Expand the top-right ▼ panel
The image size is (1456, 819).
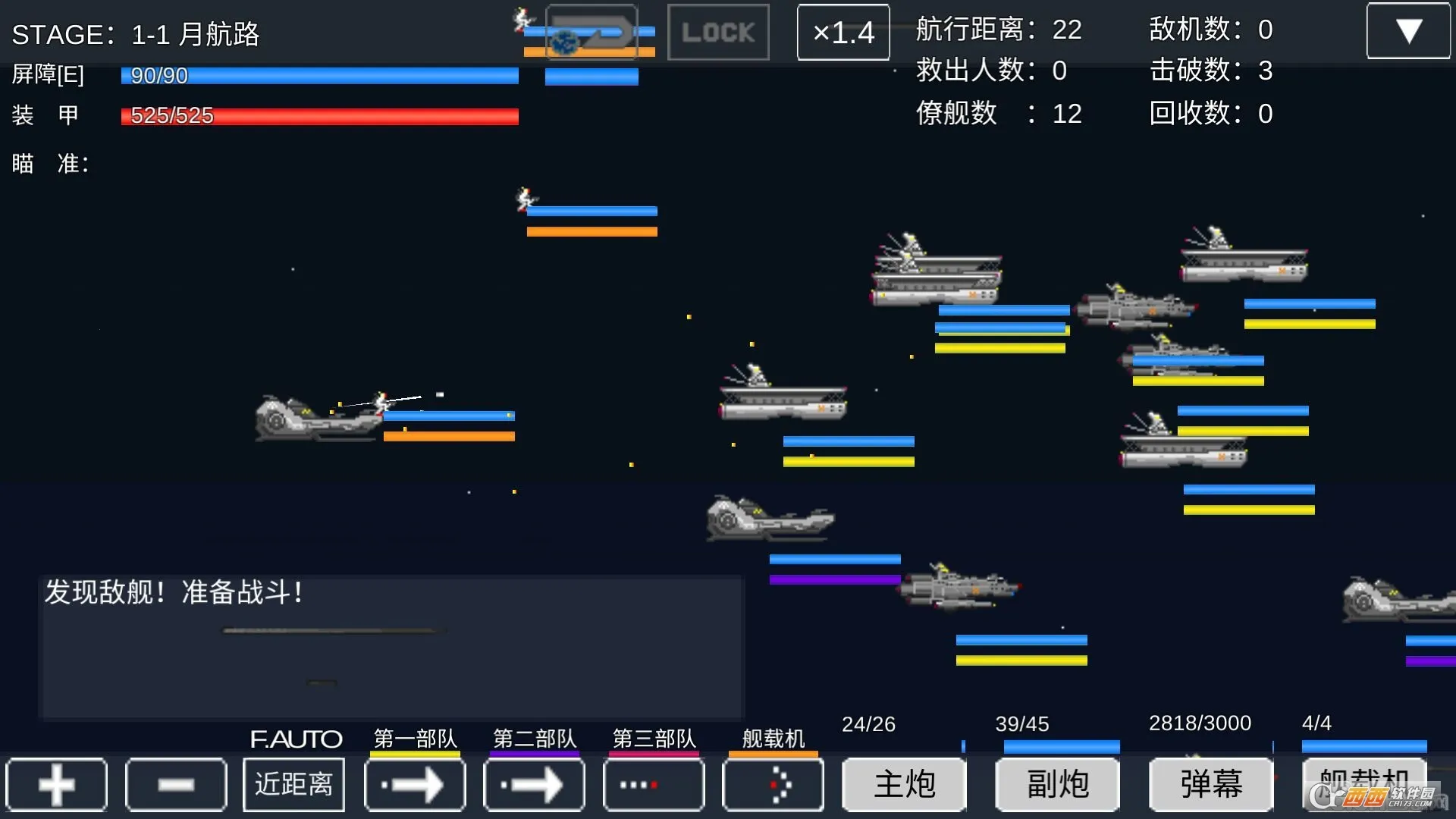click(1409, 30)
